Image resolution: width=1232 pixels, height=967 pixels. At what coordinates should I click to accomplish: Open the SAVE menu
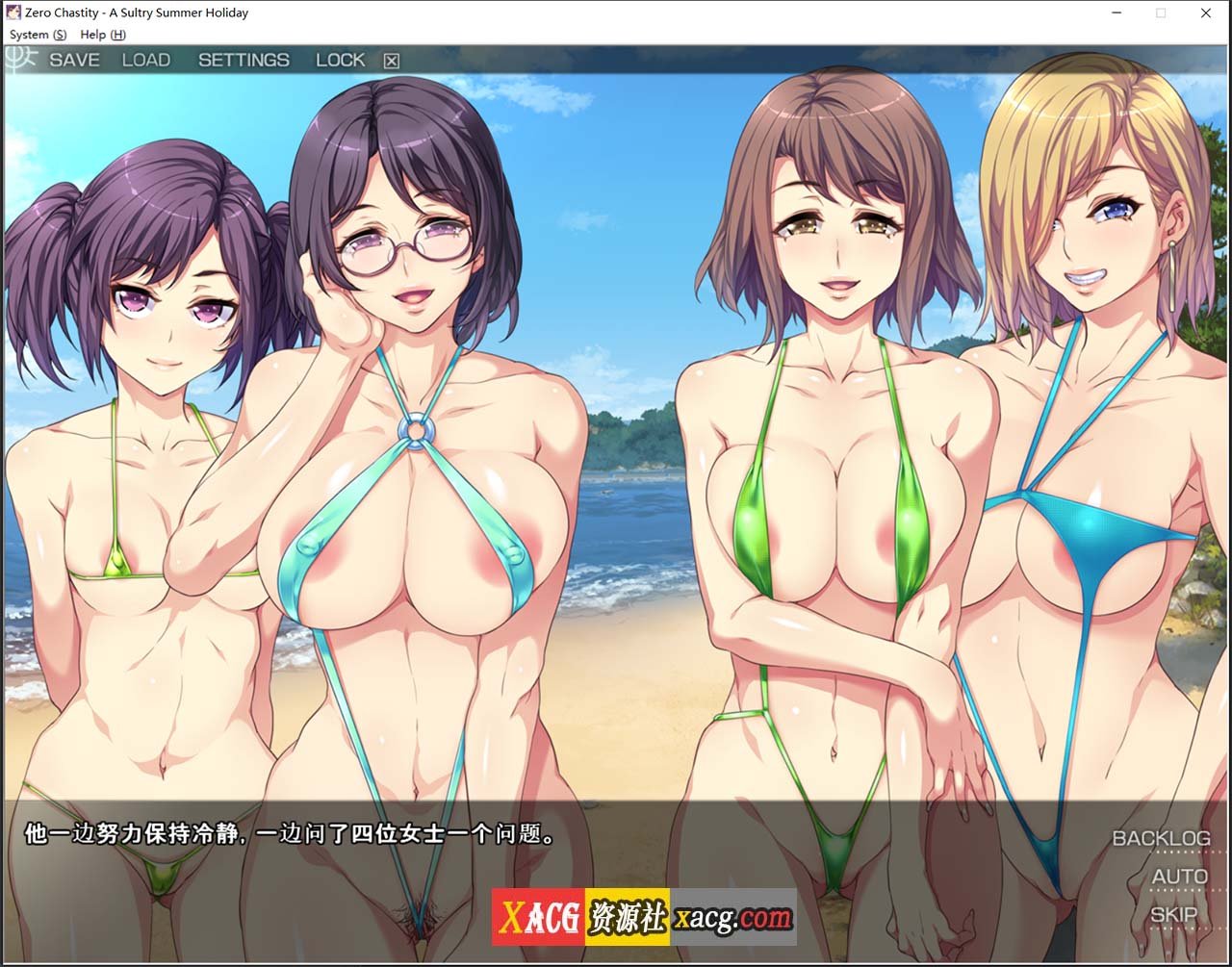tap(74, 60)
